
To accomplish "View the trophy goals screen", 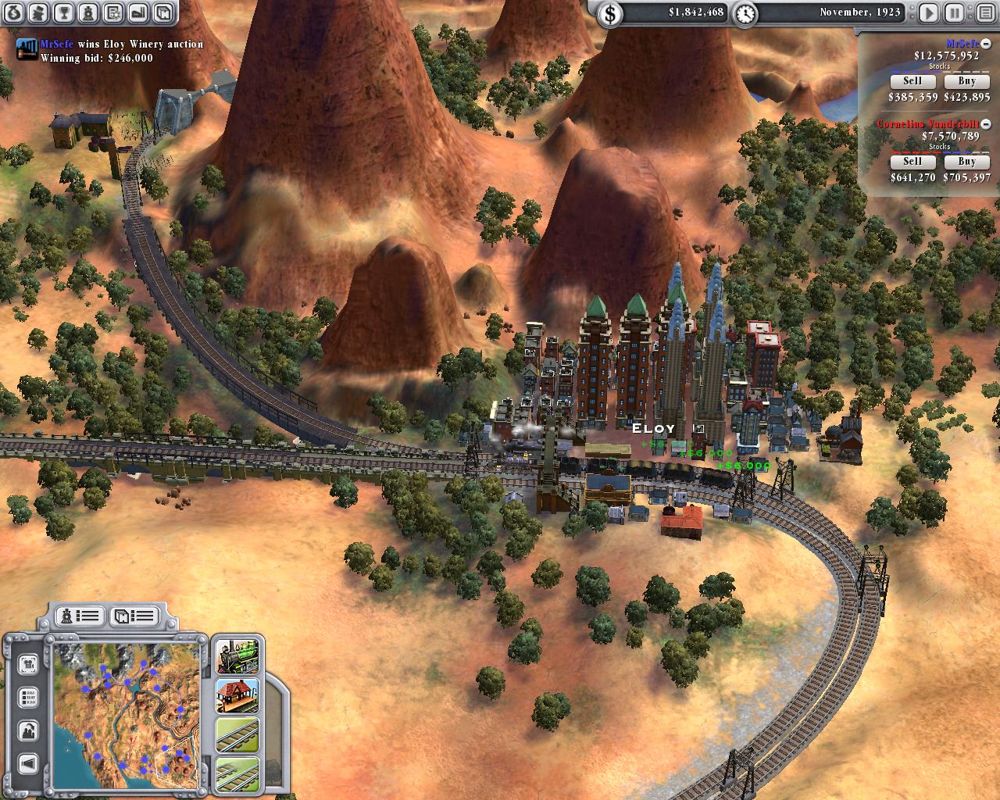I will [63, 13].
